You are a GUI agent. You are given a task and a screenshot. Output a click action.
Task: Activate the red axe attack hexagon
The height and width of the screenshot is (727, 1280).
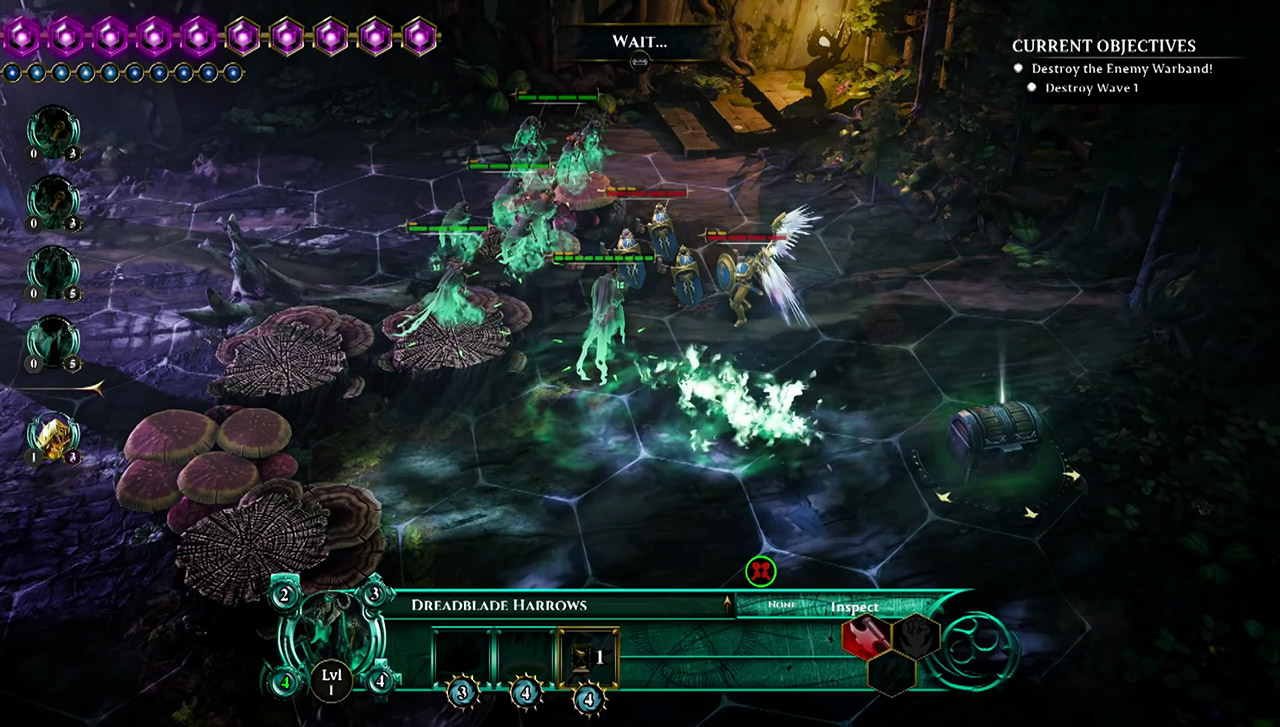point(866,637)
